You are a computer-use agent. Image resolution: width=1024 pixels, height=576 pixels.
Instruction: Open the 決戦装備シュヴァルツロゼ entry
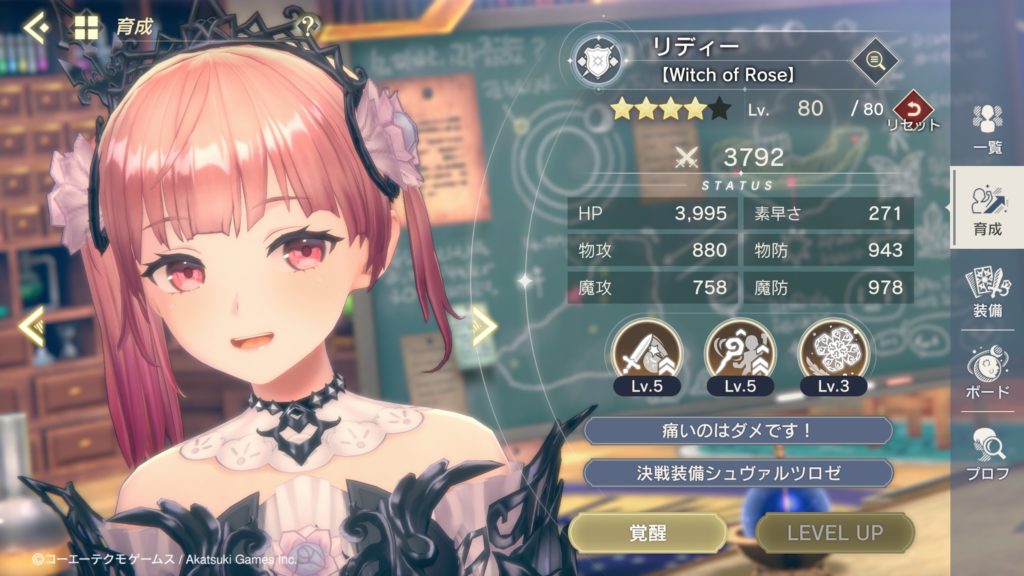738,473
